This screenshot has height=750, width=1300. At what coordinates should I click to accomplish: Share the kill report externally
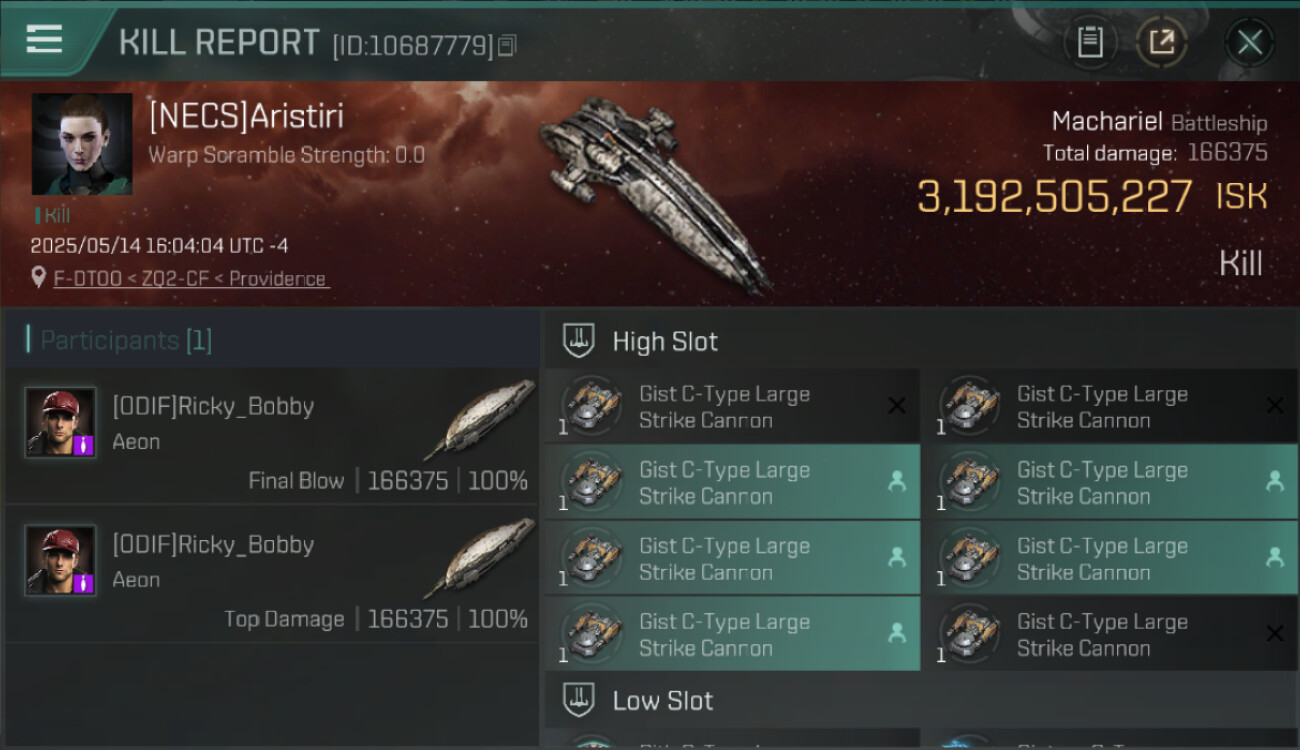click(1161, 42)
